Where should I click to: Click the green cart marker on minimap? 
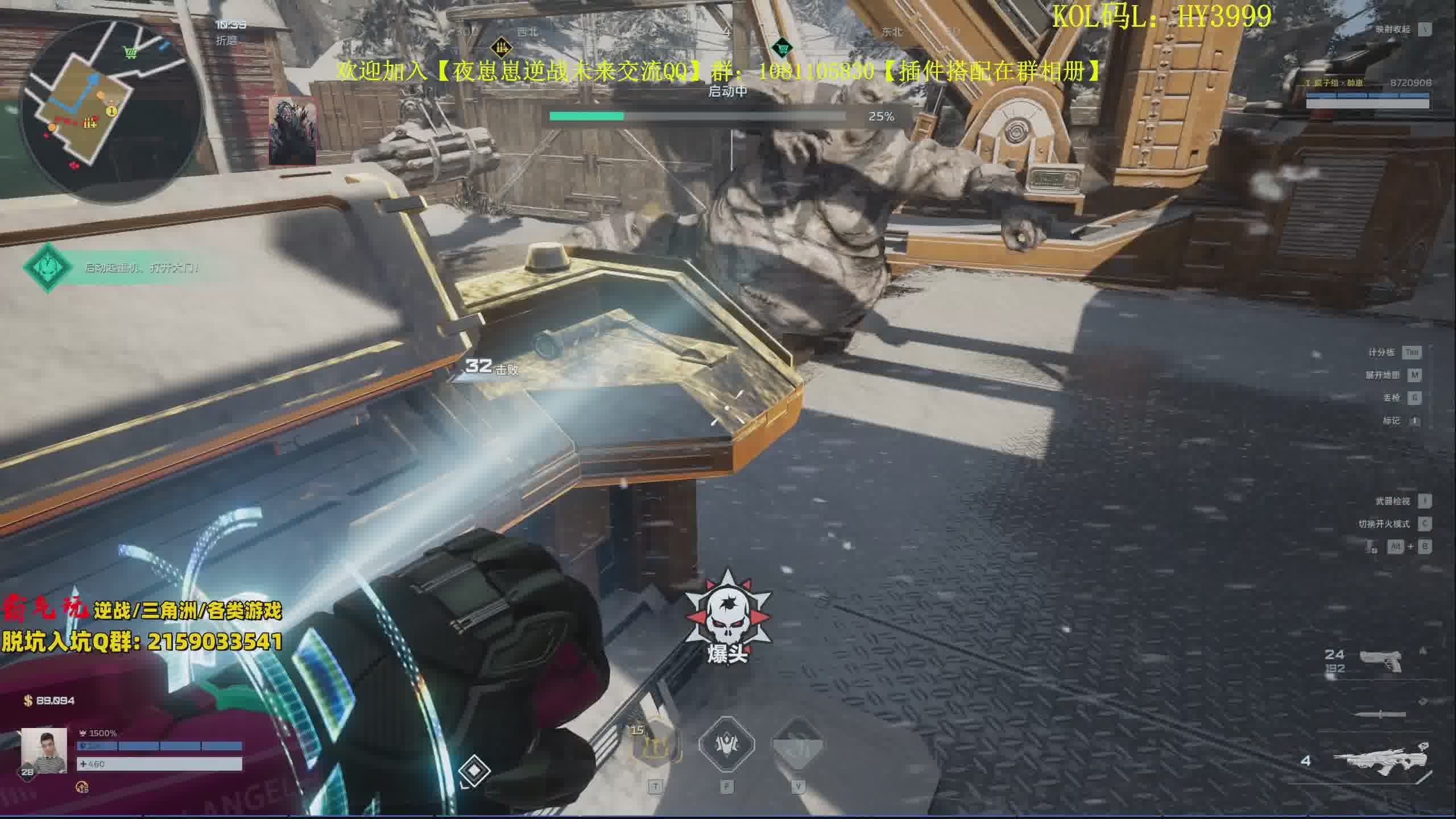tap(131, 53)
